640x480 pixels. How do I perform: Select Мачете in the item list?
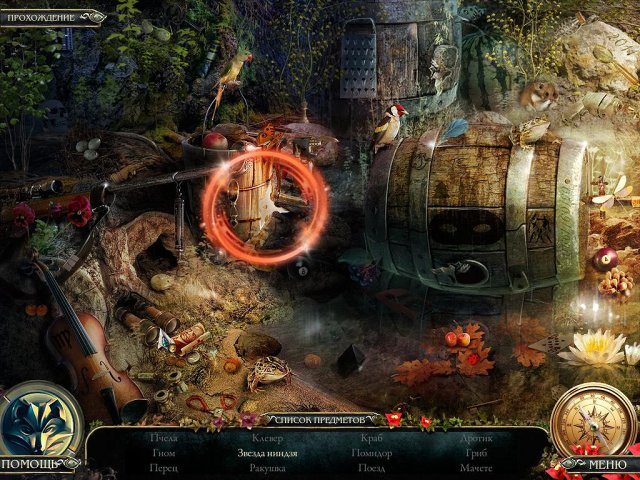(x=476, y=468)
